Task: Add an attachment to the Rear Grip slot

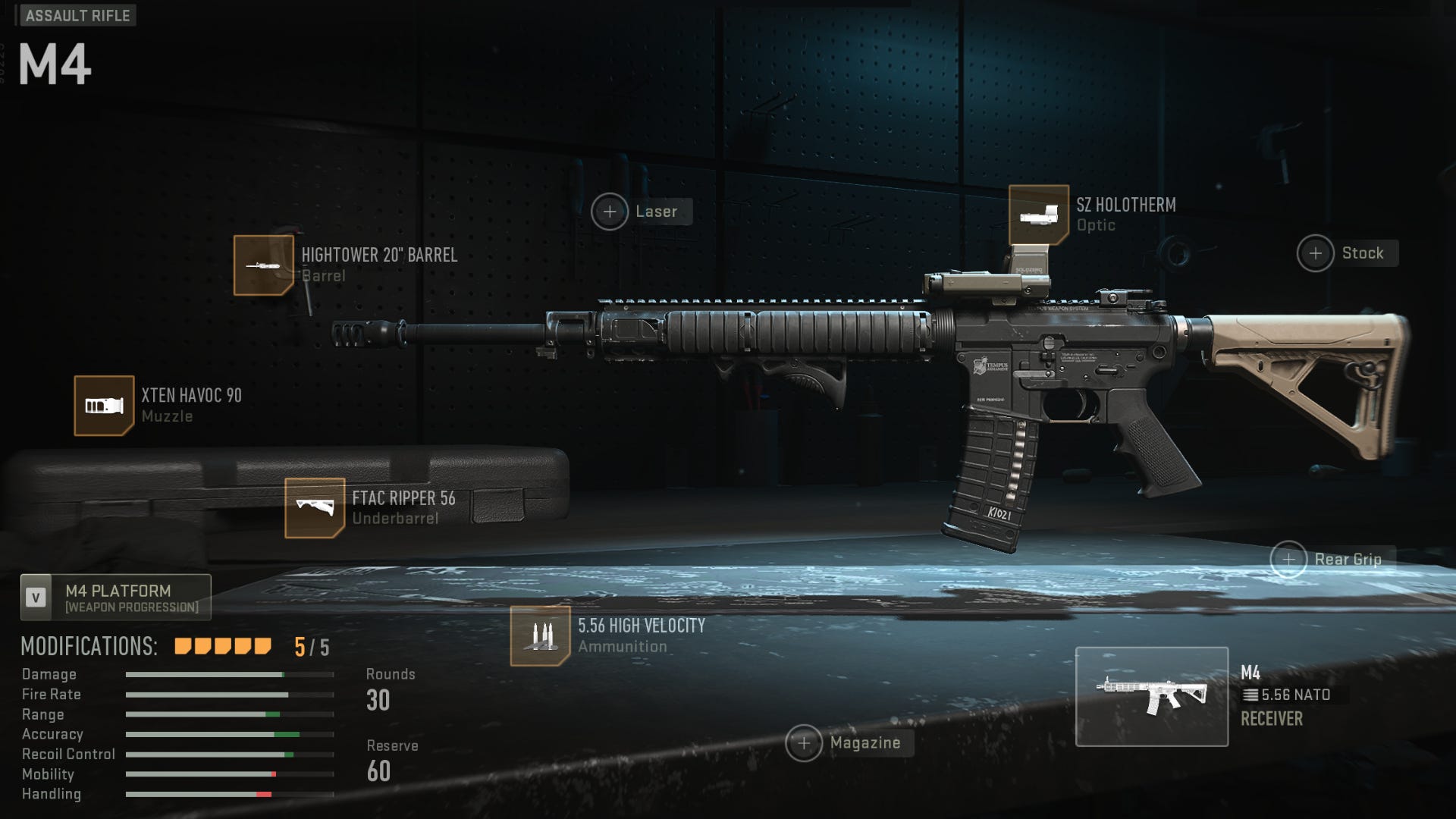Action: (x=1288, y=559)
